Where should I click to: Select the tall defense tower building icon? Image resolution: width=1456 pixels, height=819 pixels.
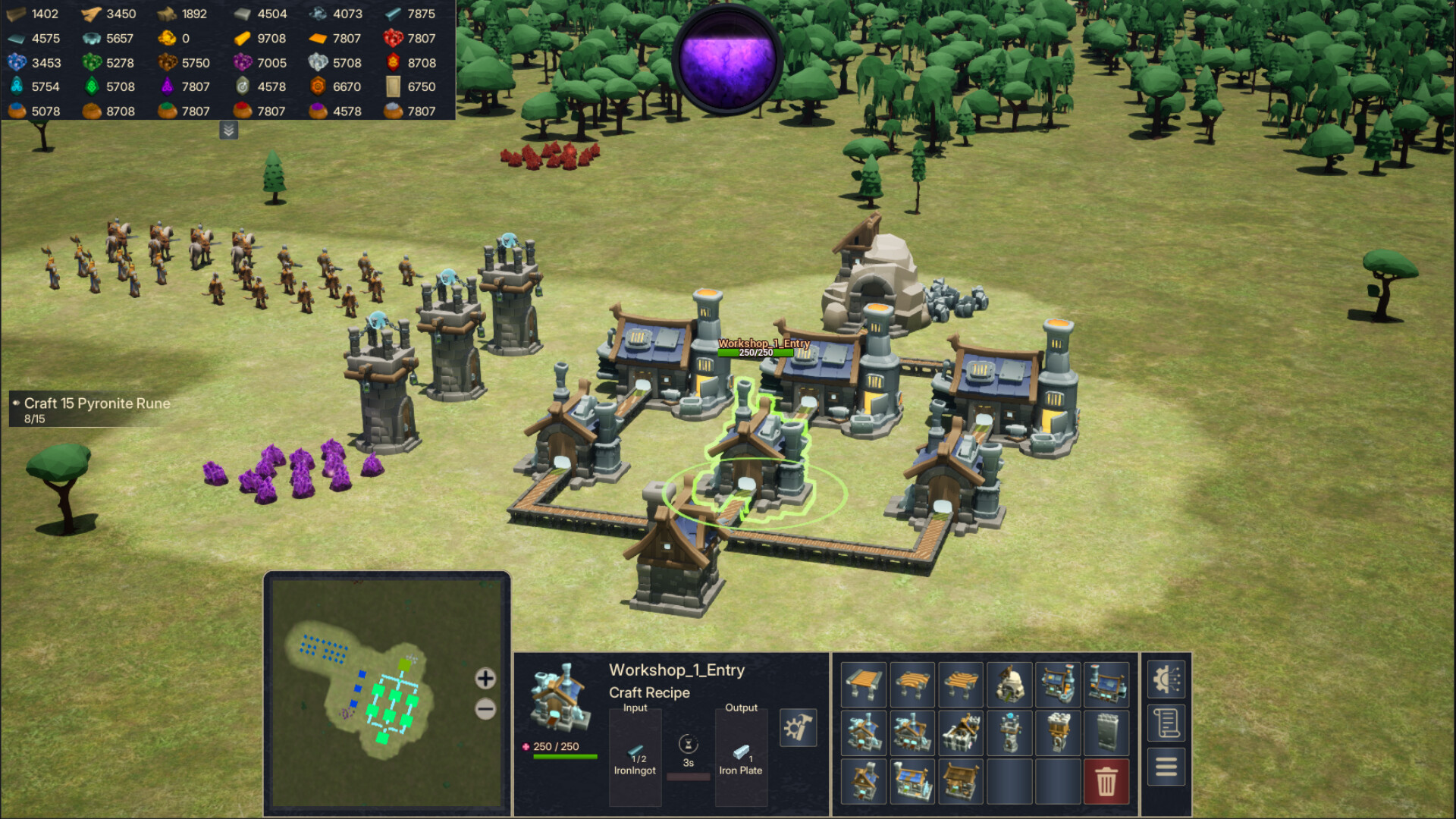pos(1009,731)
